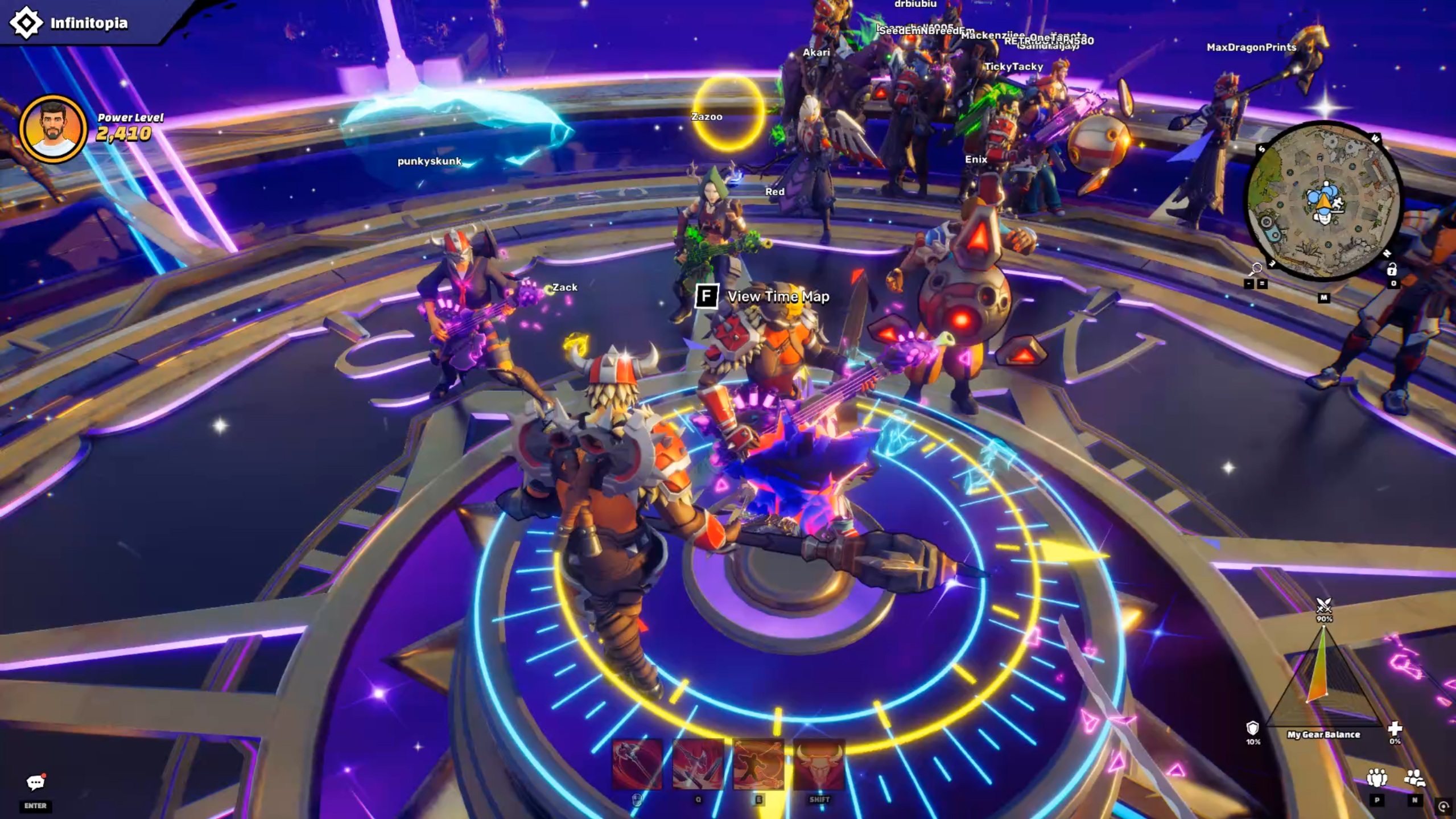Click the minimap magnifying glass zoom icon
The height and width of the screenshot is (819, 1456).
pos(1255,269)
